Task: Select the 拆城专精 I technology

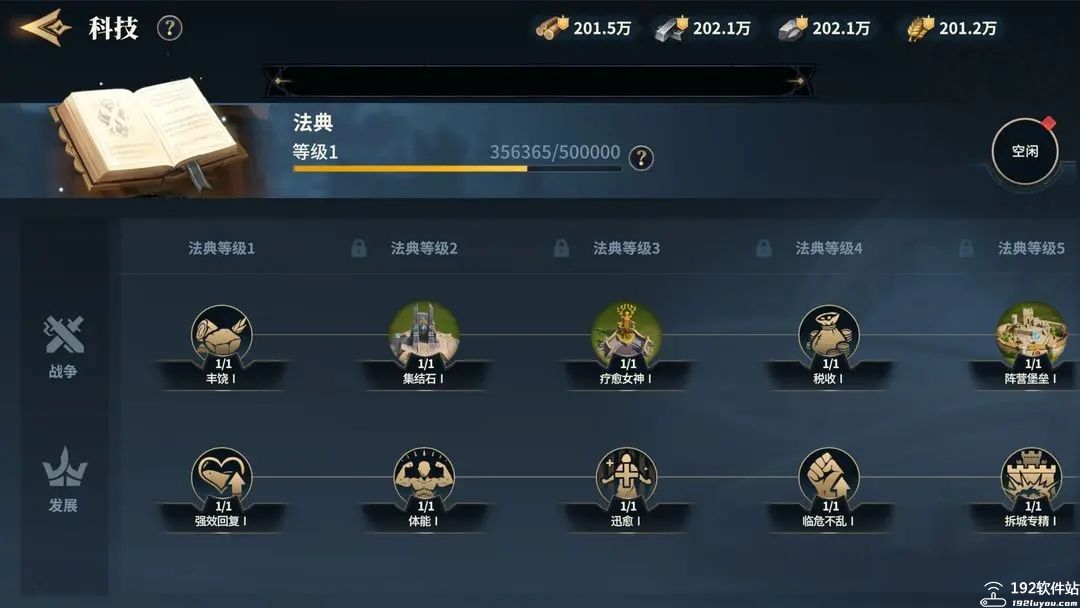Action: (1030, 478)
